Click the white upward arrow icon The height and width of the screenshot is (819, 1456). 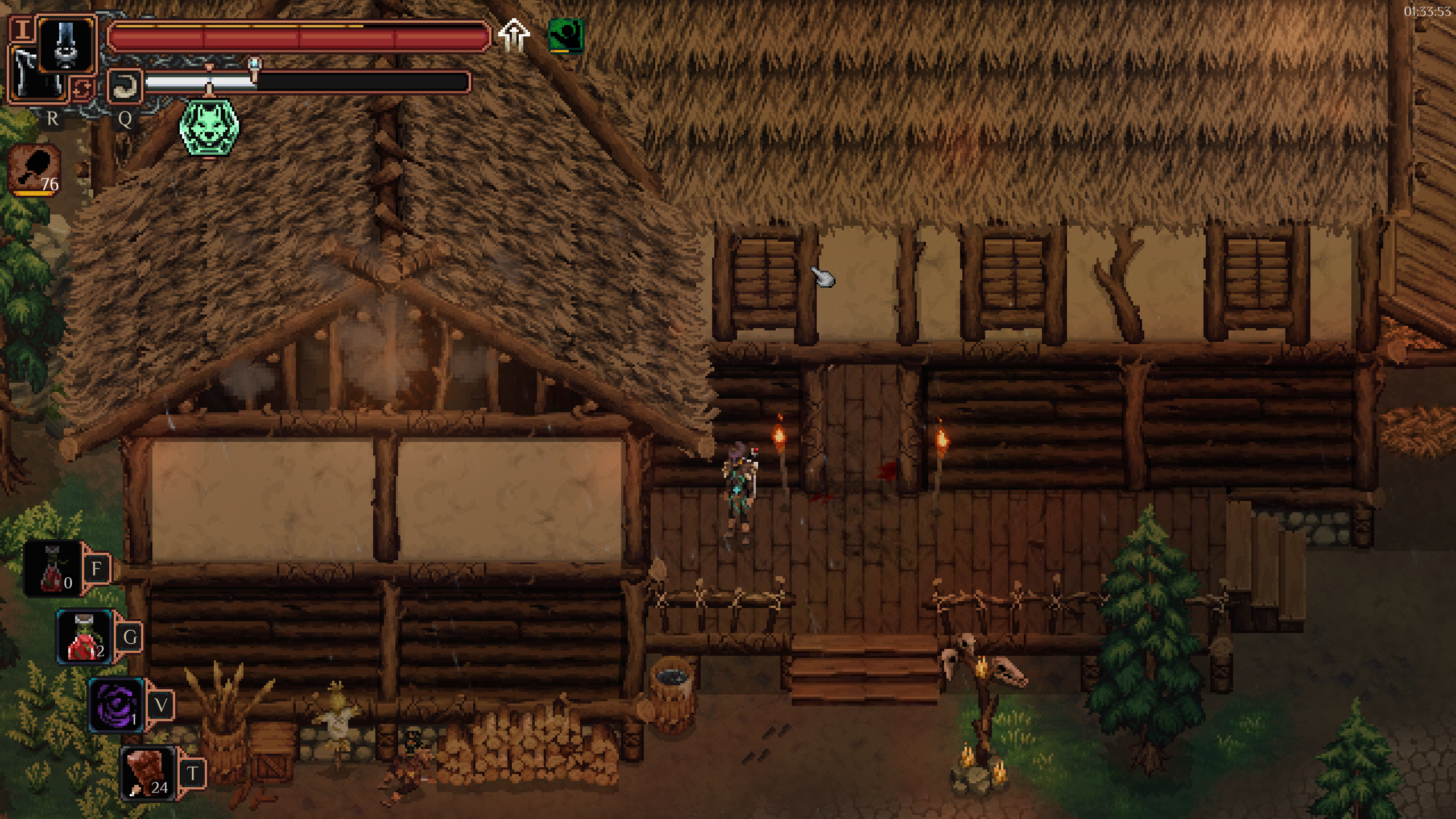tap(514, 35)
